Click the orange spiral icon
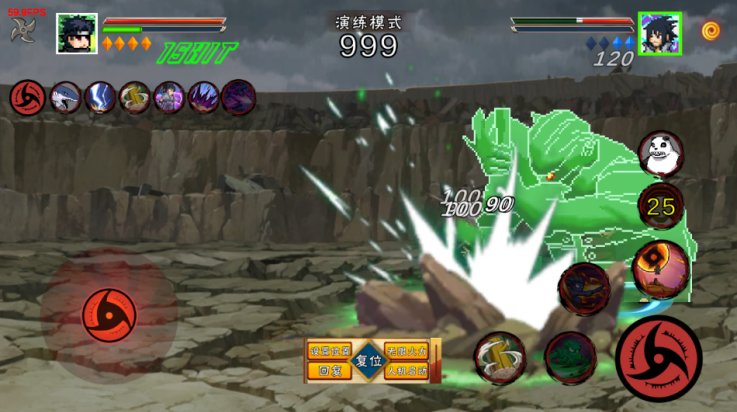 pyautogui.click(x=711, y=30)
